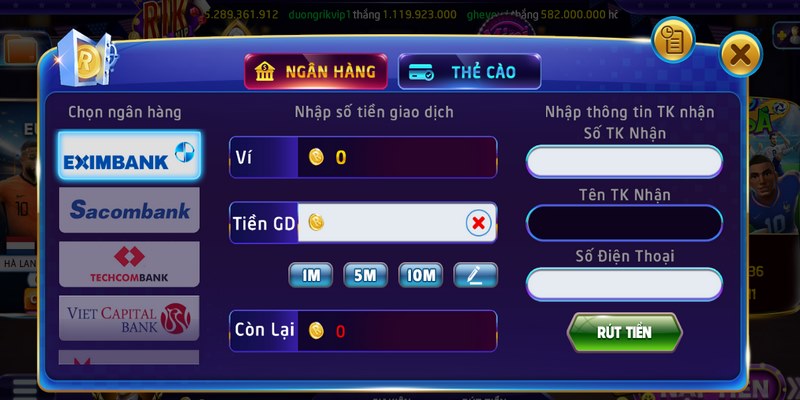Viewport: 800px width, 400px height.
Task: Close the withdrawal dialog
Action: pos(740,55)
